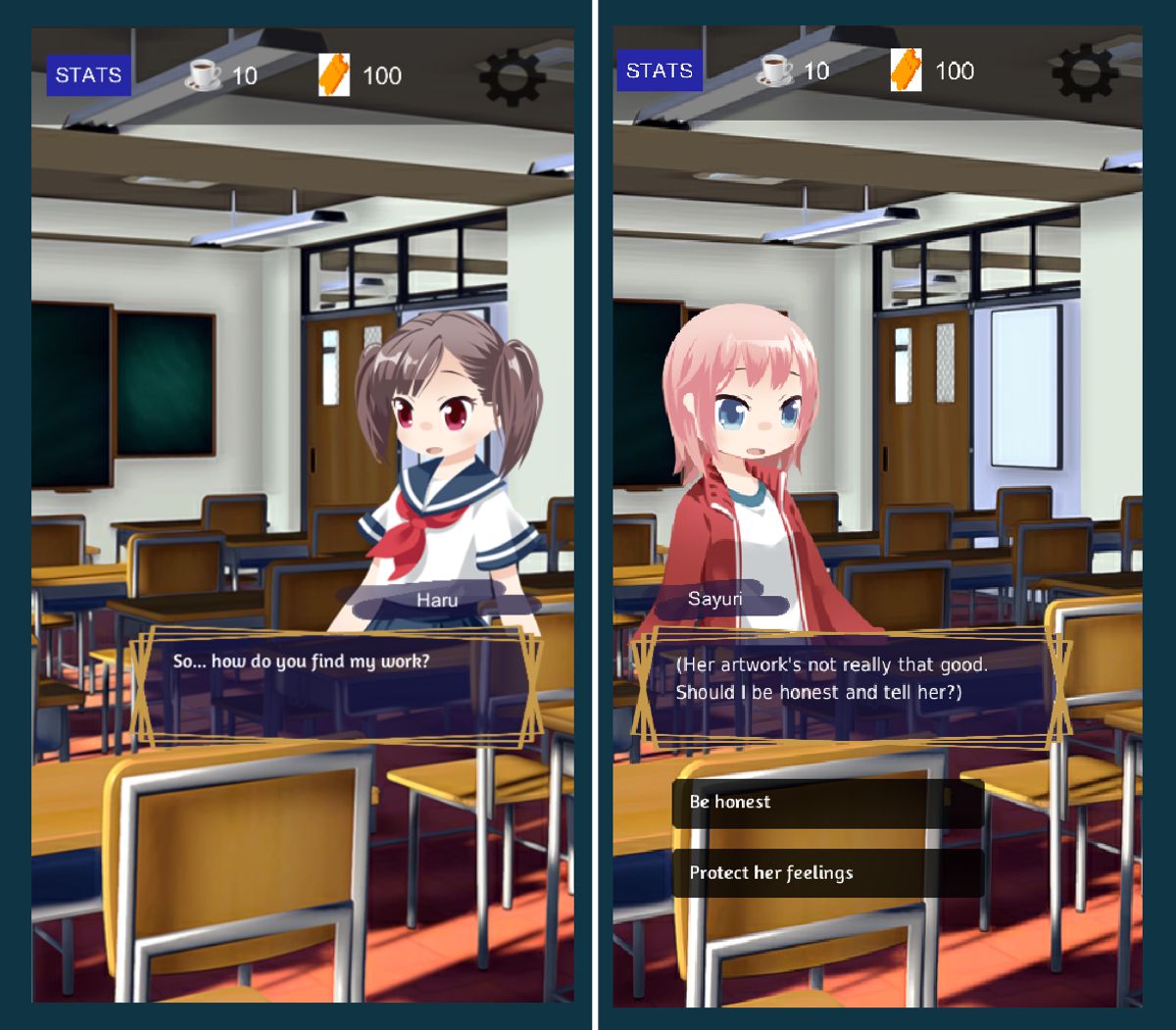Image resolution: width=1176 pixels, height=1030 pixels.
Task: Open gear settings on Haru's screen
Action: (x=512, y=74)
